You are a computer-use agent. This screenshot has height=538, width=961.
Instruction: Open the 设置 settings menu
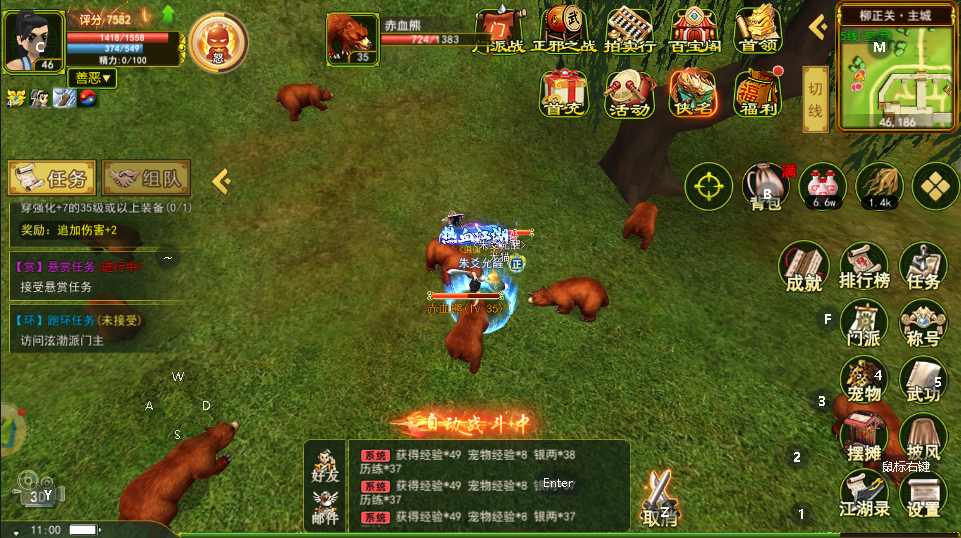pyautogui.click(x=922, y=494)
